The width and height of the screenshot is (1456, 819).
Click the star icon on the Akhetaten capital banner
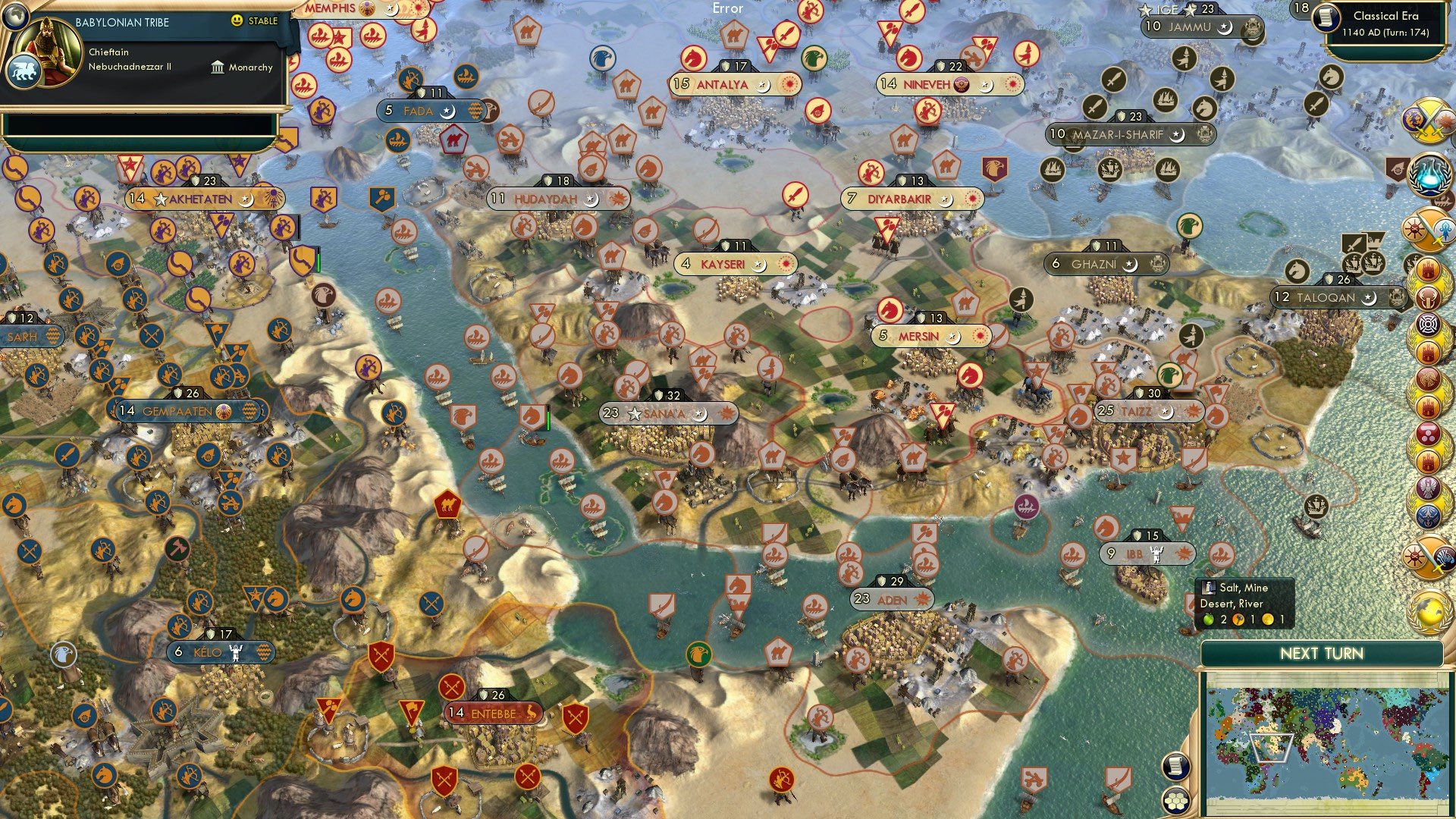[x=159, y=199]
